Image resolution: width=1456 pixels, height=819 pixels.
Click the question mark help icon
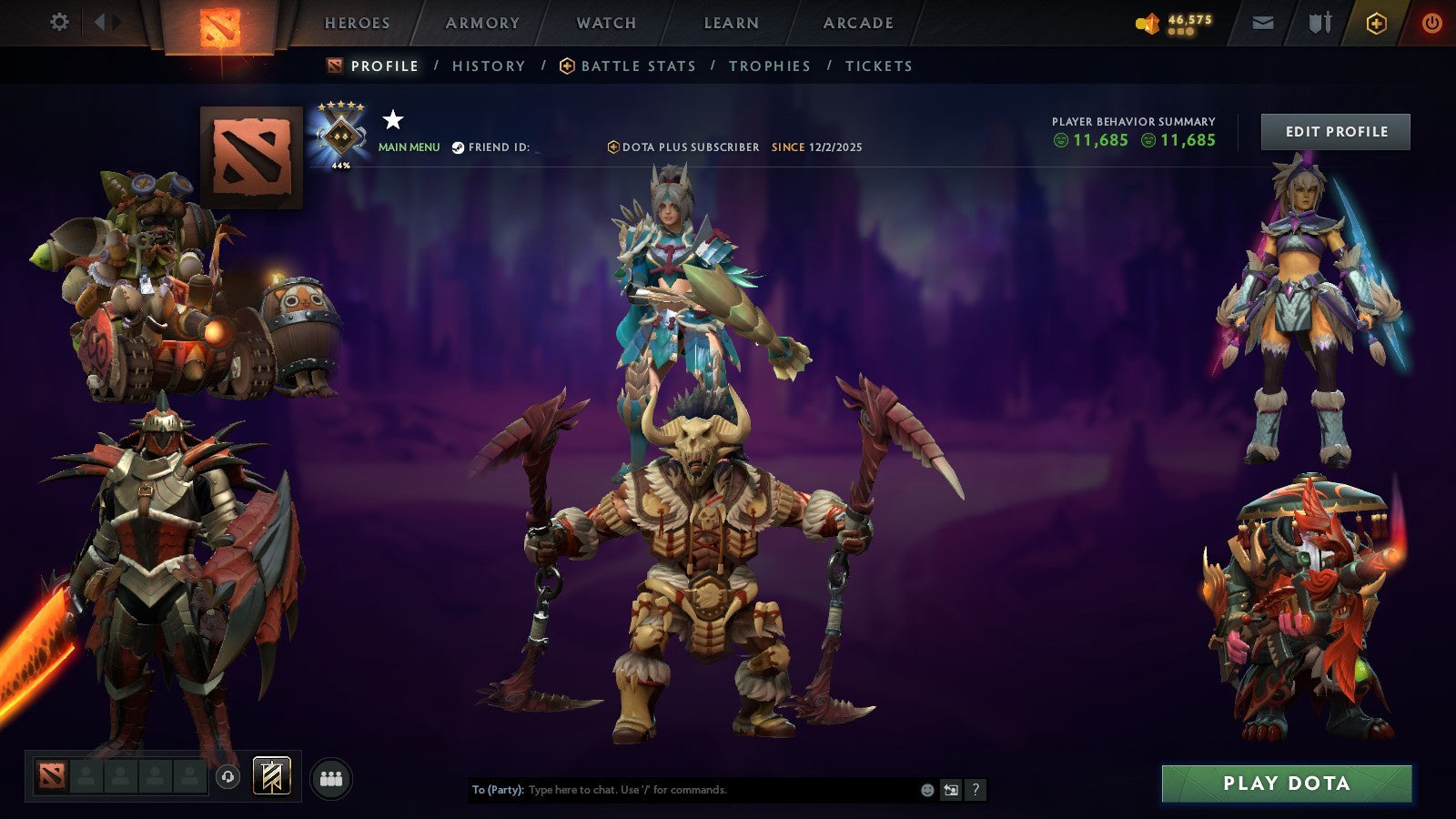click(x=976, y=791)
